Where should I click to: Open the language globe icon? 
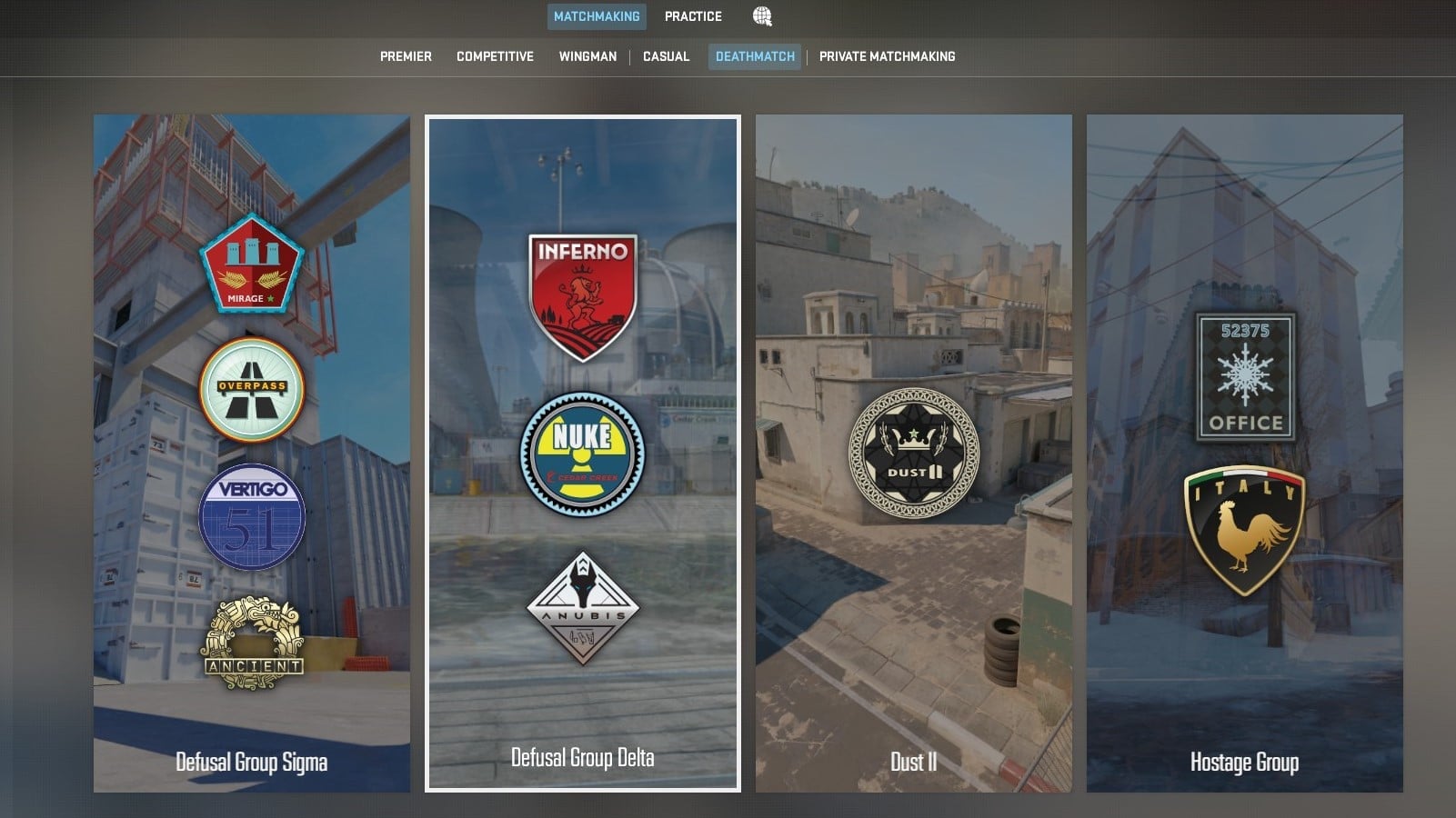pyautogui.click(x=761, y=15)
